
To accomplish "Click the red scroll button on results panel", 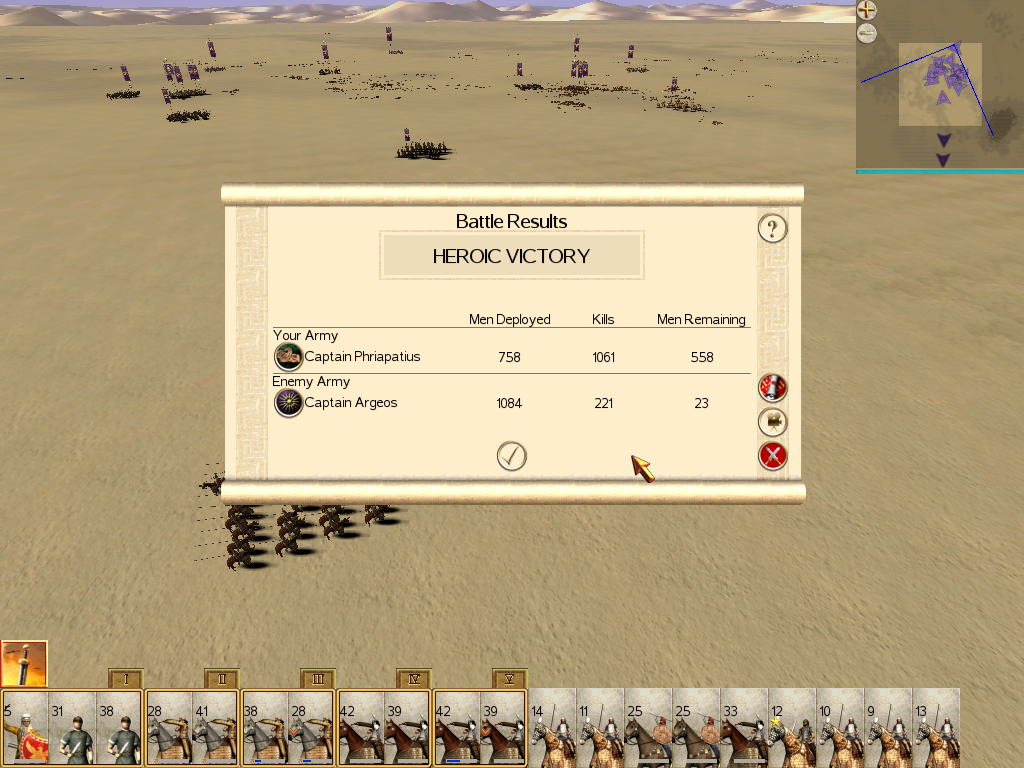I will point(772,387).
